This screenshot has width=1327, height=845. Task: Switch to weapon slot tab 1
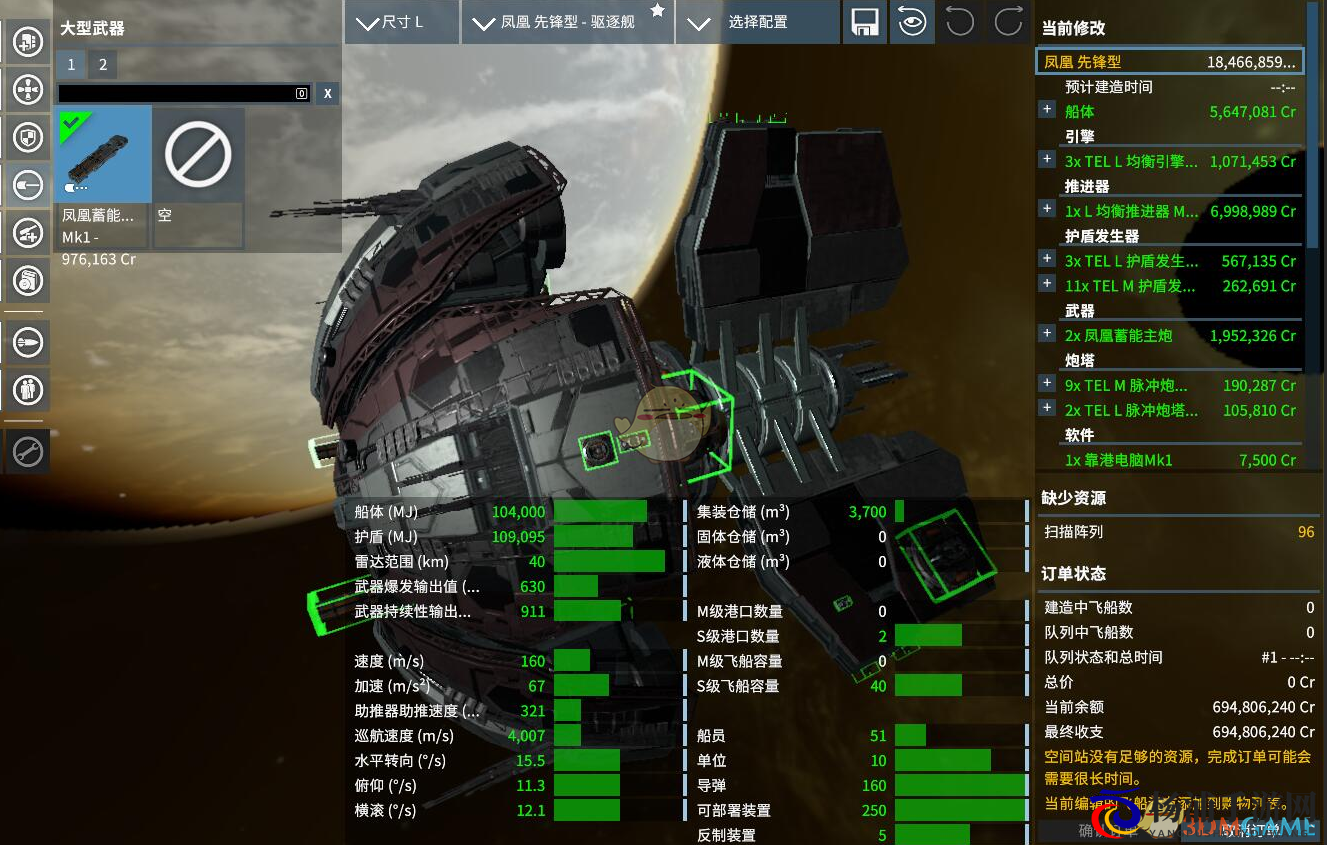click(71, 66)
